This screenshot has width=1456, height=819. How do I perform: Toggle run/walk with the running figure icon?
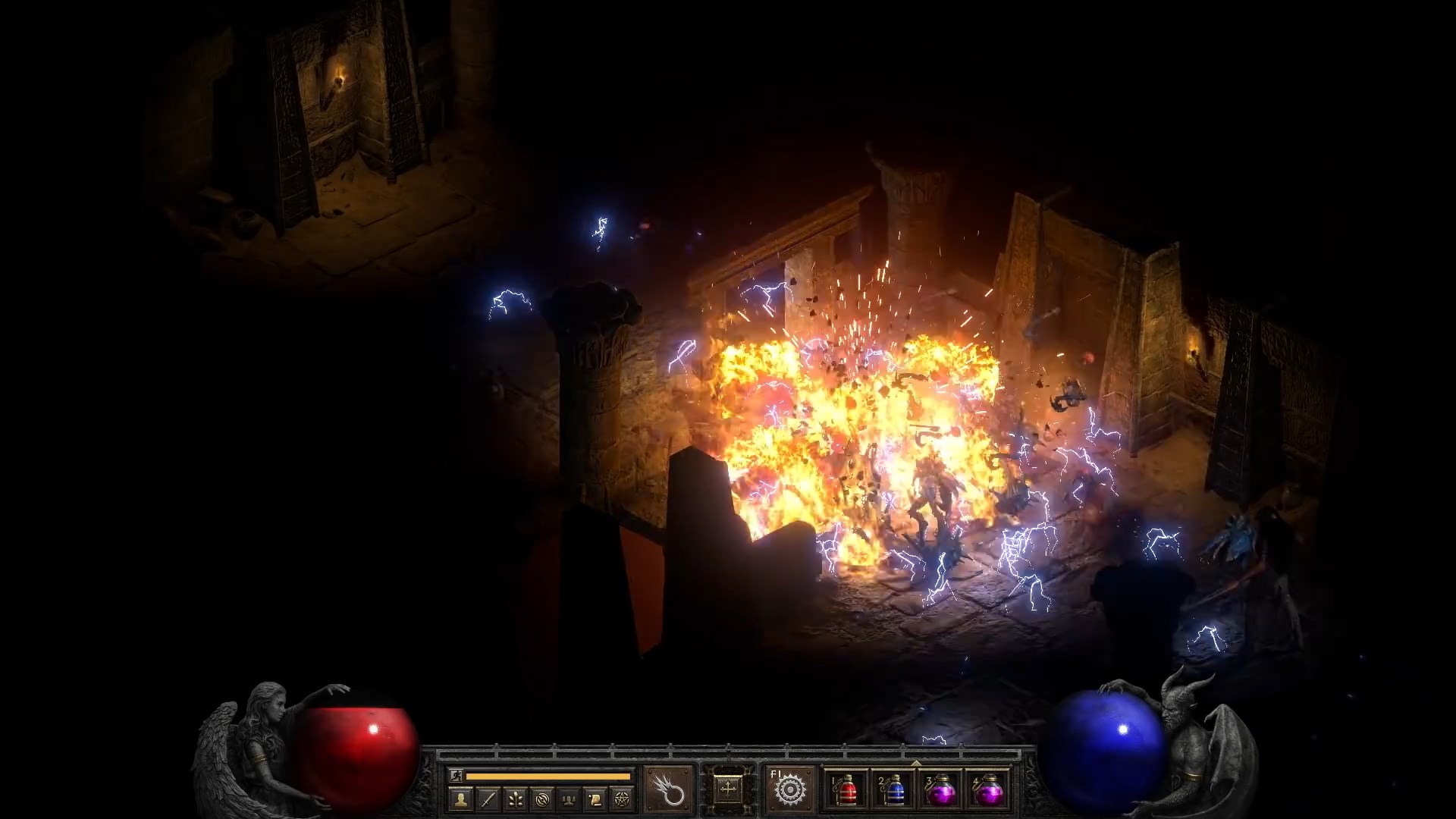pos(457,775)
